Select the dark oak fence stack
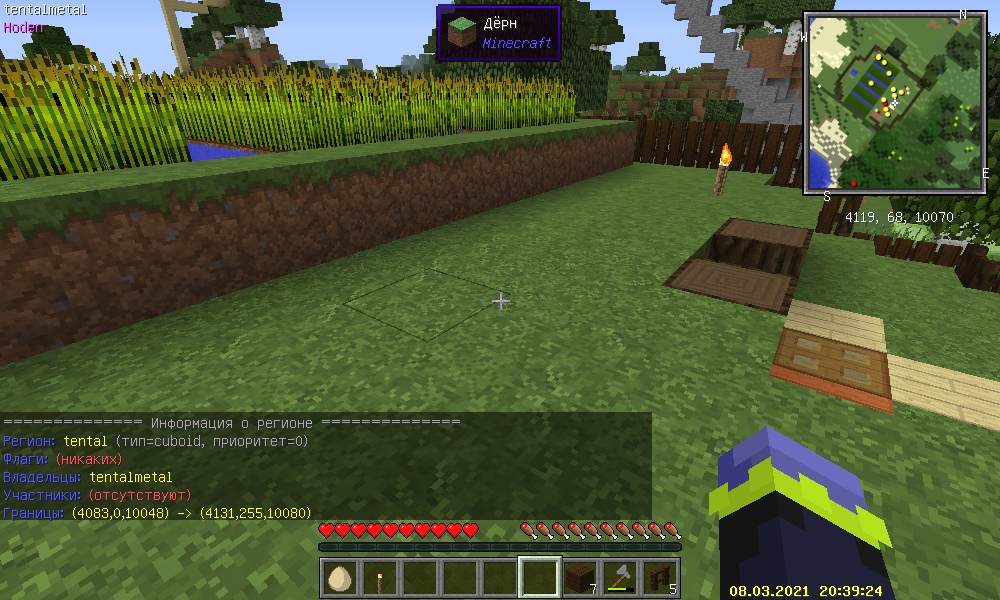Viewport: 1000px width, 600px height. (659, 578)
